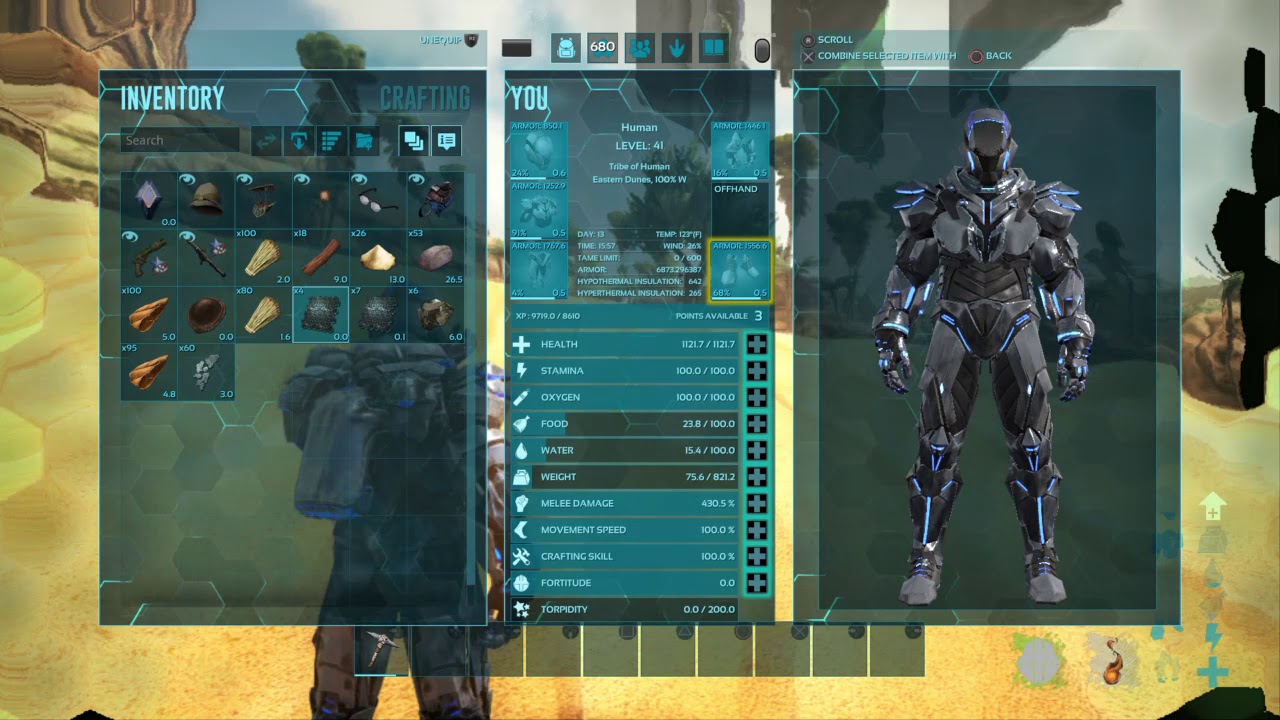Upgrade Melee Damage with the plus button

[x=757, y=503]
